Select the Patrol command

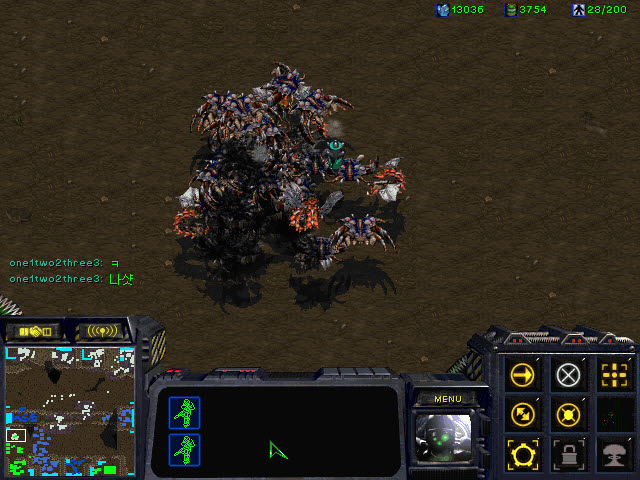521,413
